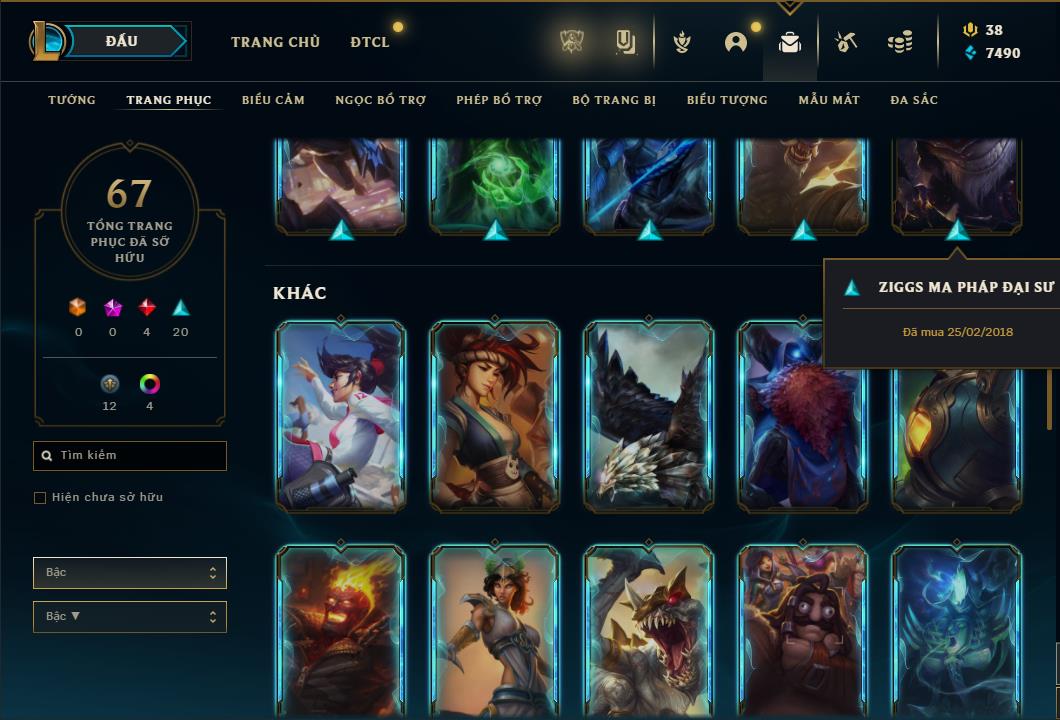Open the BIỂU TƯỢNG icons tab
Screen dimensions: 1060x720
(x=727, y=100)
